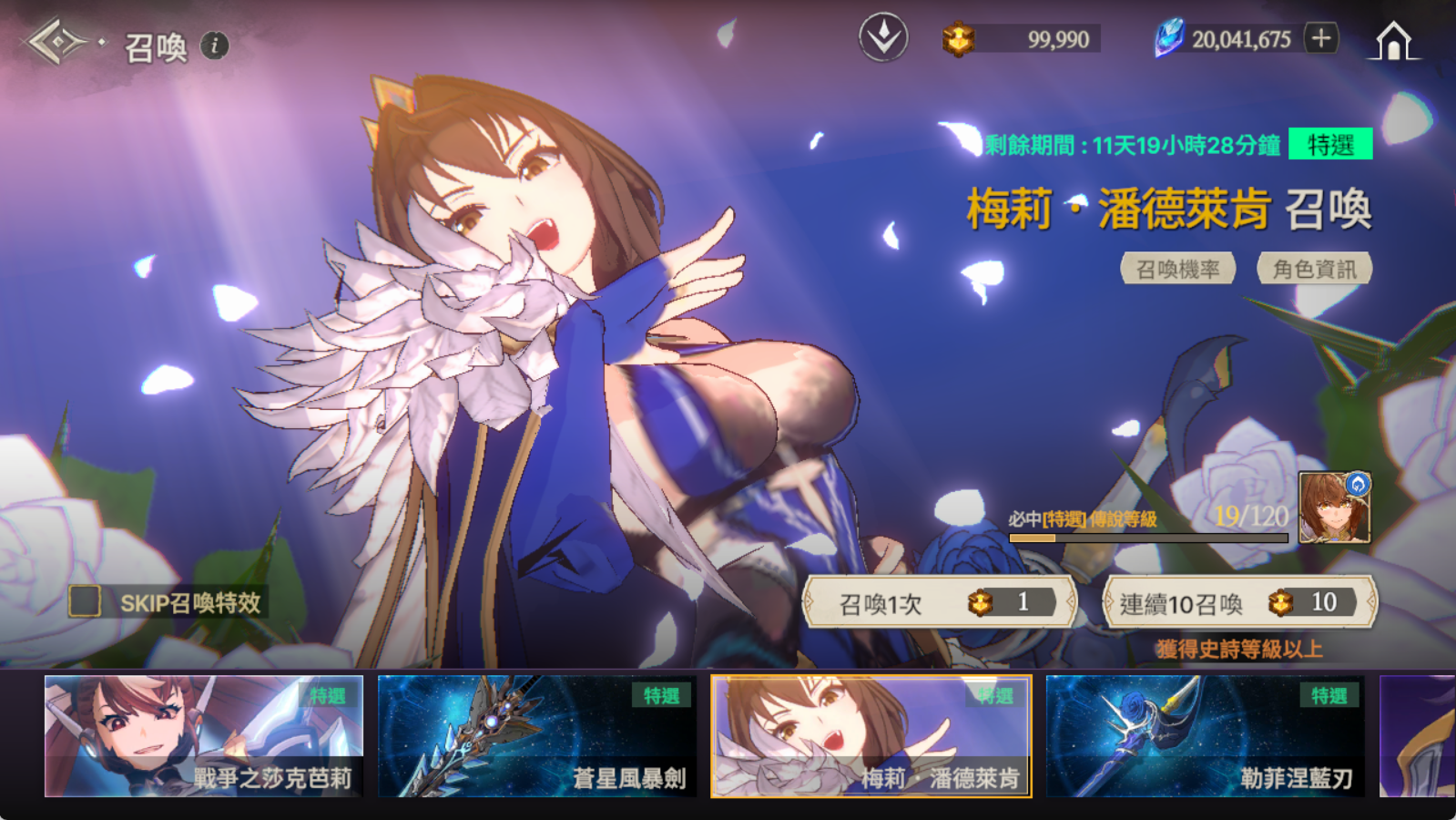Summon once with 召喚1次
This screenshot has height=820, width=1456.
[x=939, y=602]
